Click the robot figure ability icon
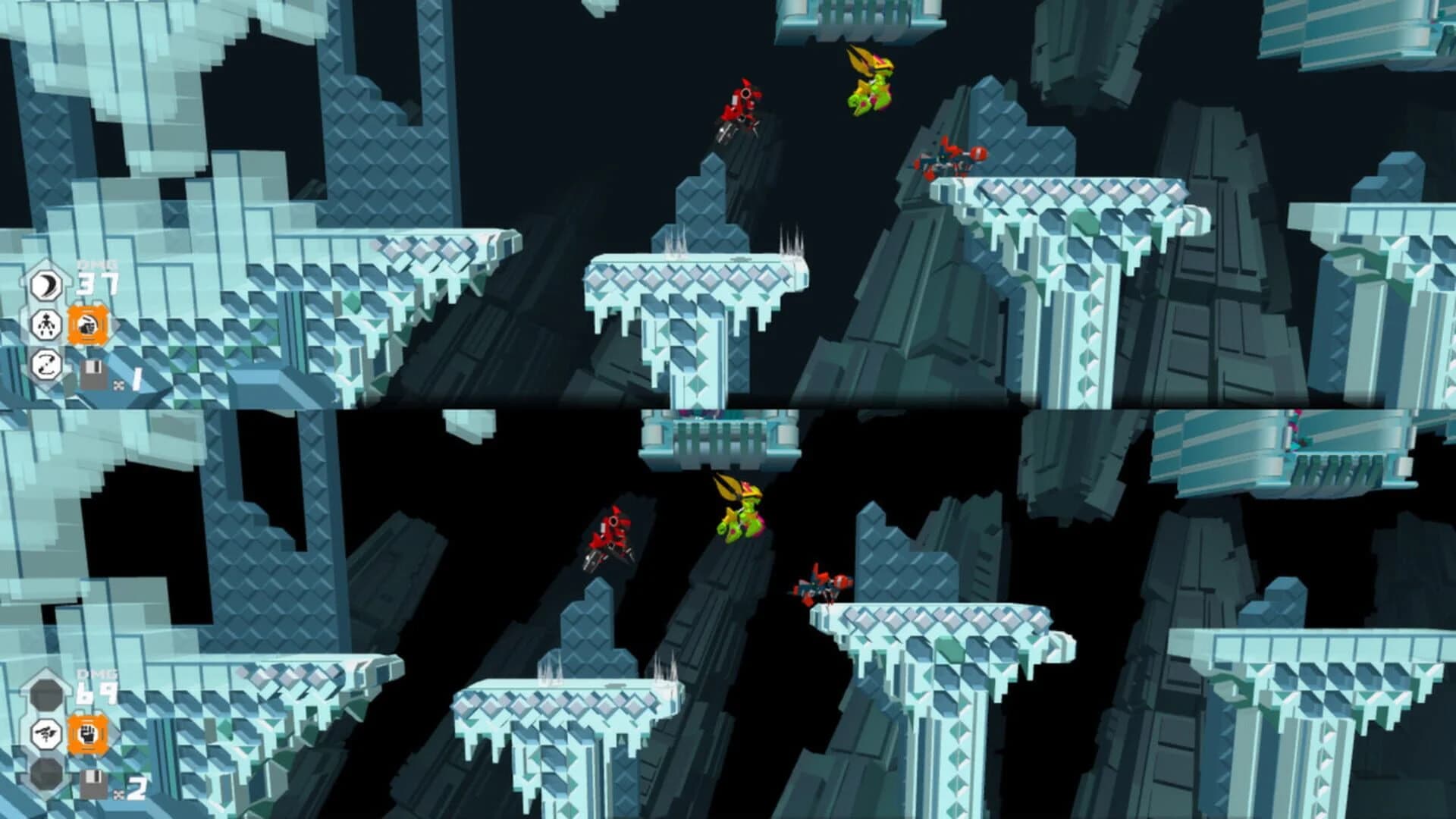1456x819 pixels. 47,324
